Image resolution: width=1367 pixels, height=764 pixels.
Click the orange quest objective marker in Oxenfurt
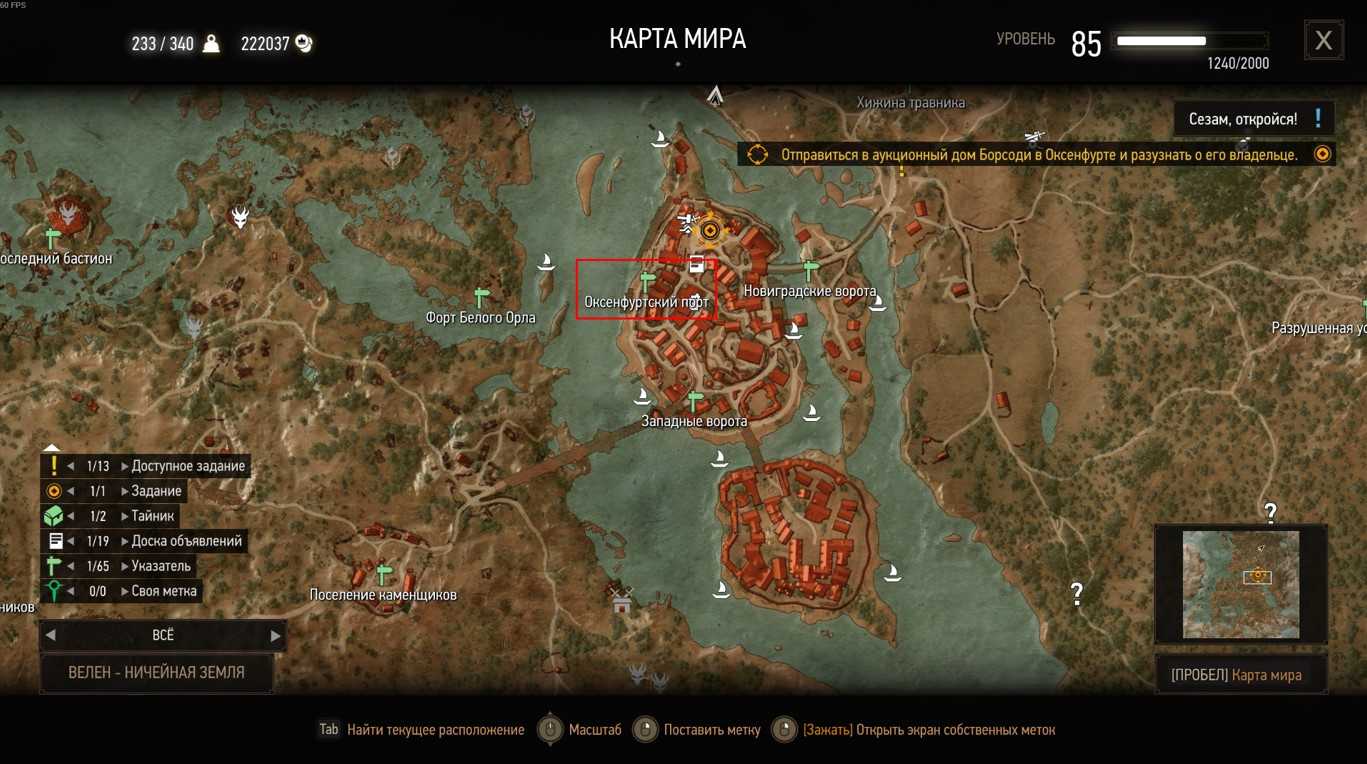(710, 231)
